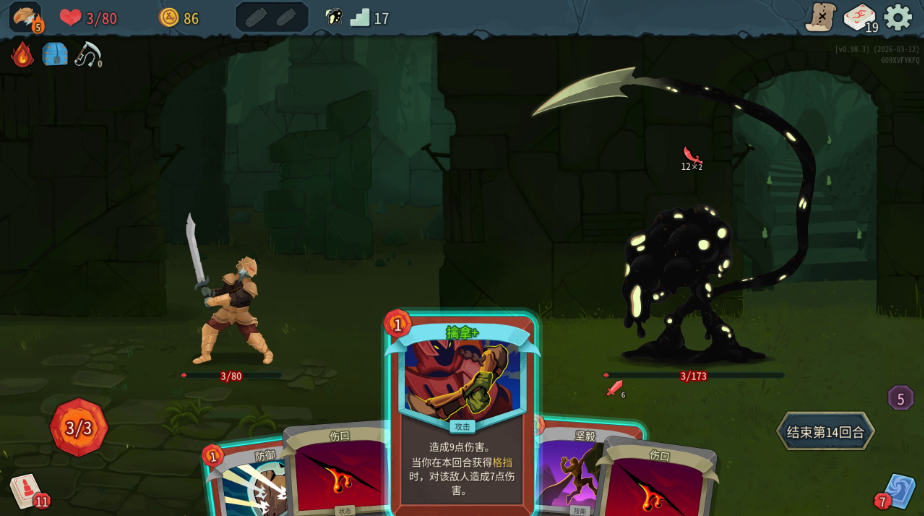Show the exhaust pile marked 5

pos(900,398)
